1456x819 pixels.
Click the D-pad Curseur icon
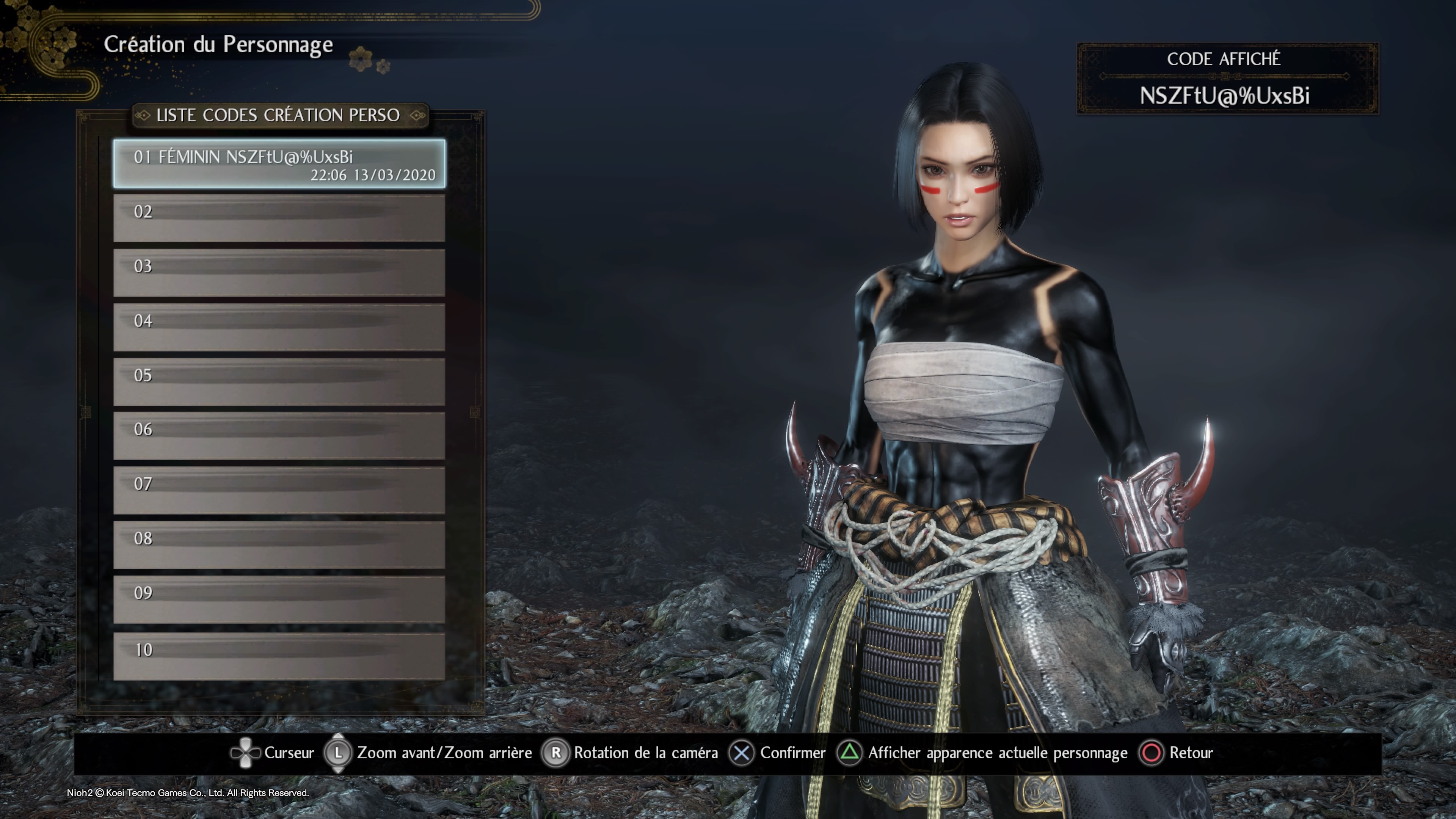pyautogui.click(x=245, y=753)
